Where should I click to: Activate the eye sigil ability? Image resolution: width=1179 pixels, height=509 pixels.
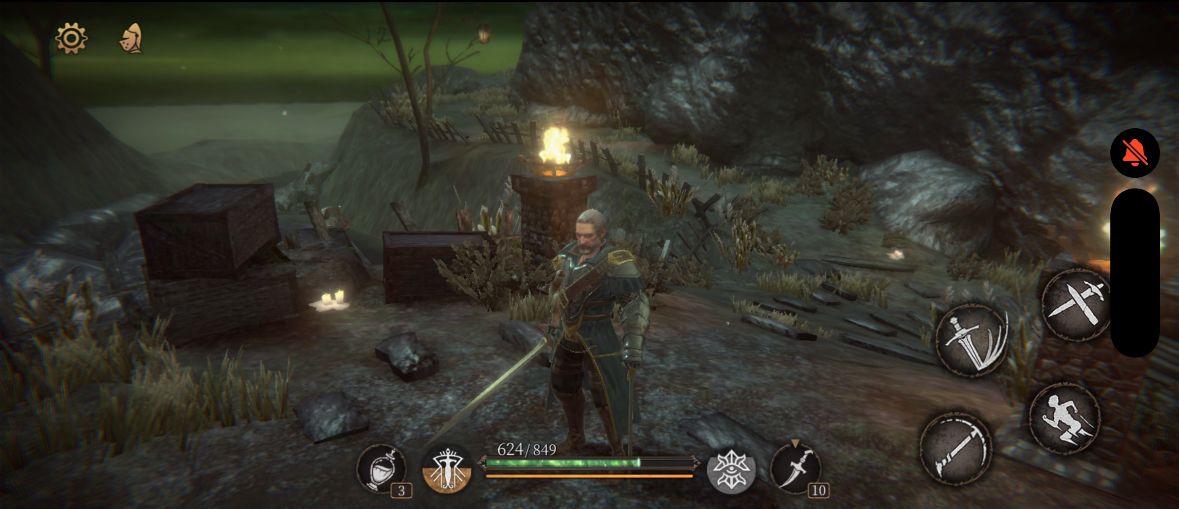click(731, 469)
